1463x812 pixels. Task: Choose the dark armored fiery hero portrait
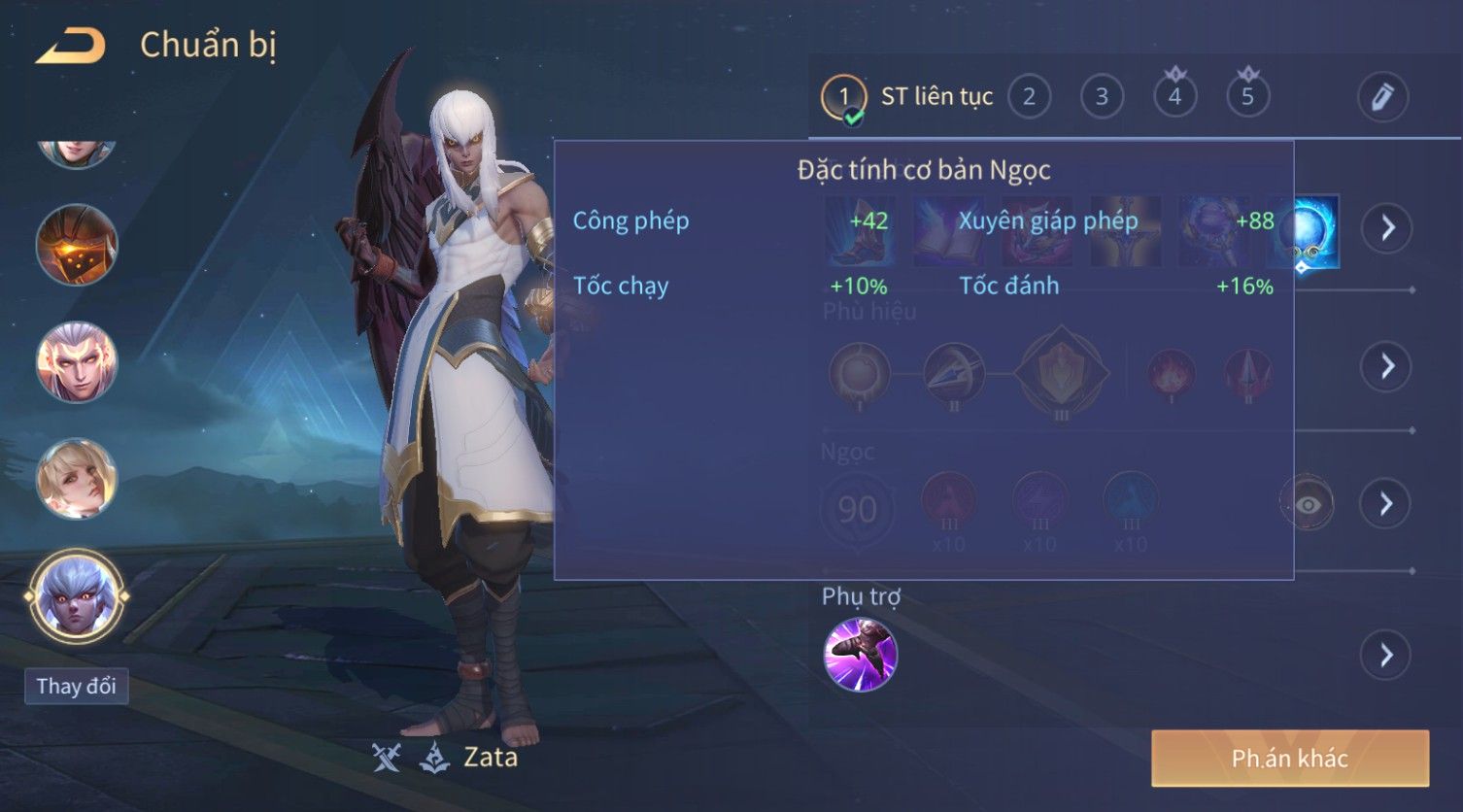click(76, 245)
